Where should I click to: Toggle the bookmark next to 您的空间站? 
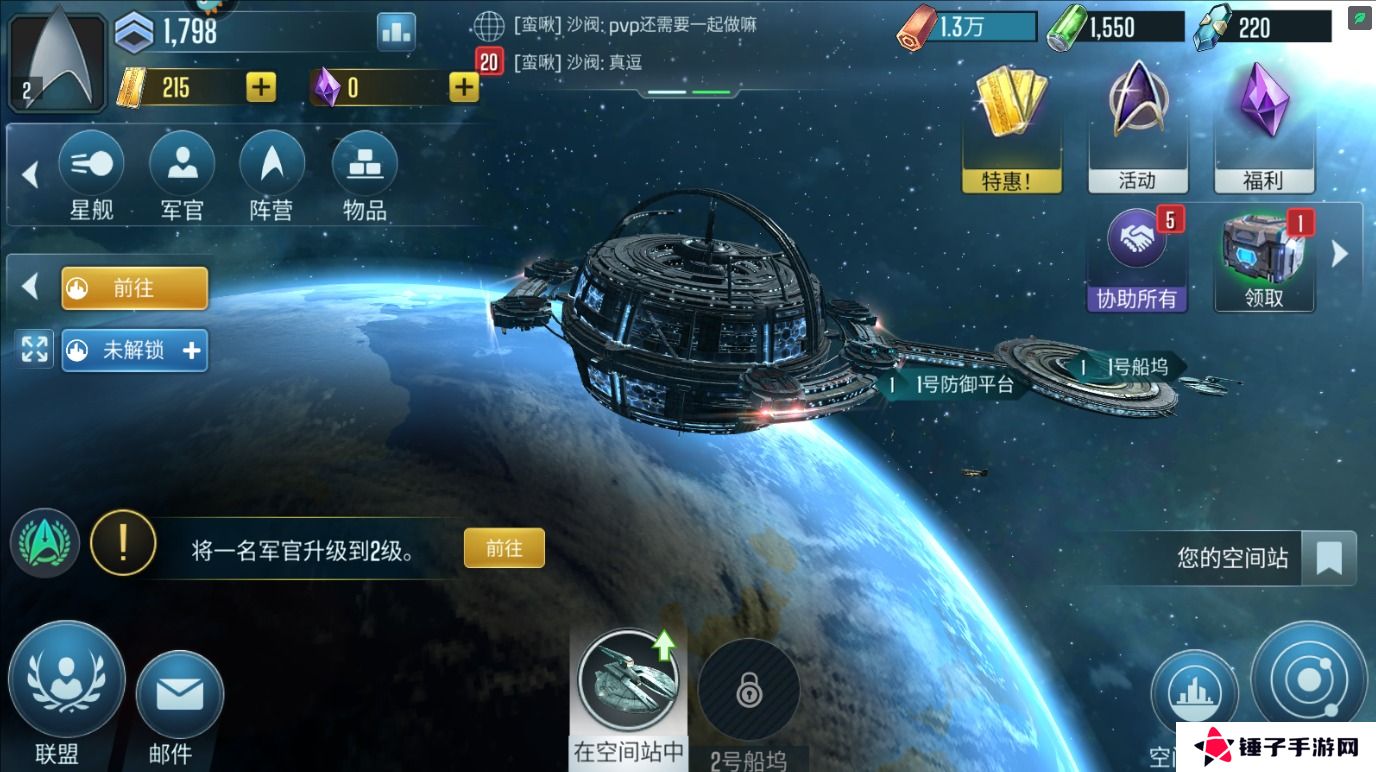[x=1328, y=559]
